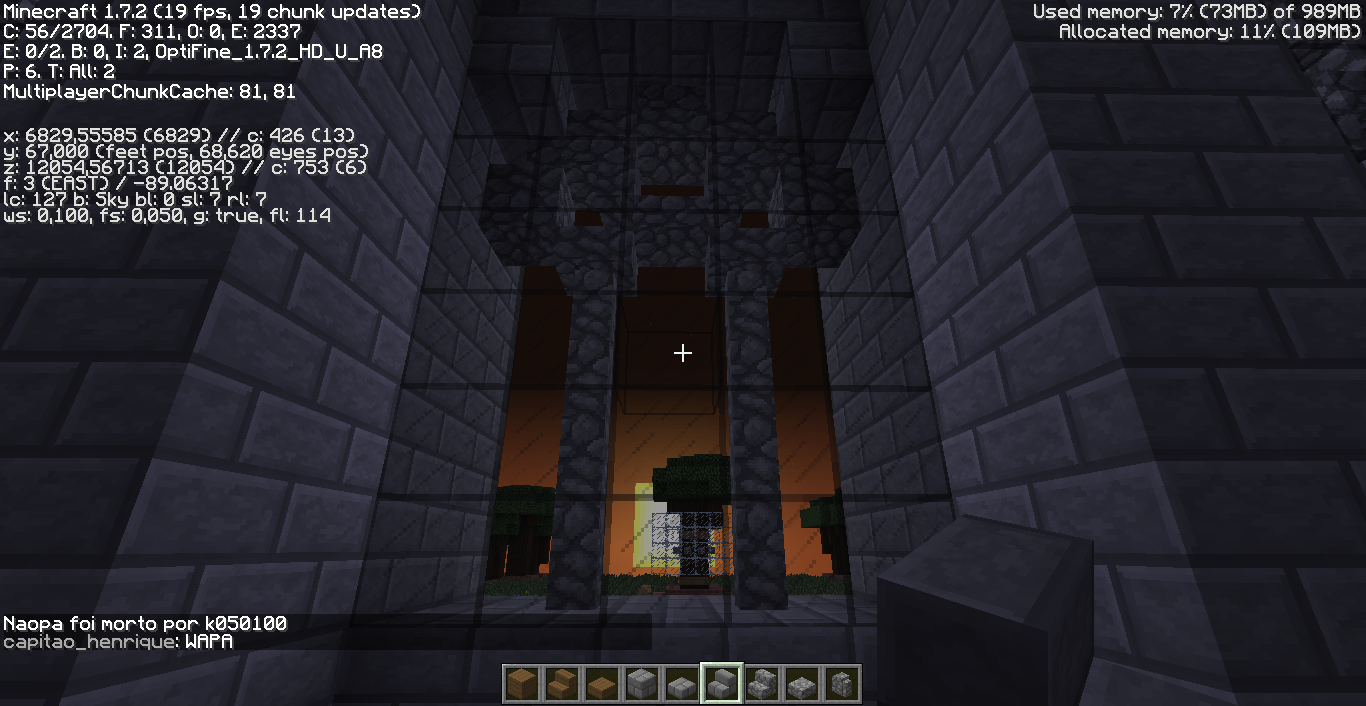Select the stone bricks block slot
The height and width of the screenshot is (706, 1366).
pyautogui.click(x=641, y=684)
